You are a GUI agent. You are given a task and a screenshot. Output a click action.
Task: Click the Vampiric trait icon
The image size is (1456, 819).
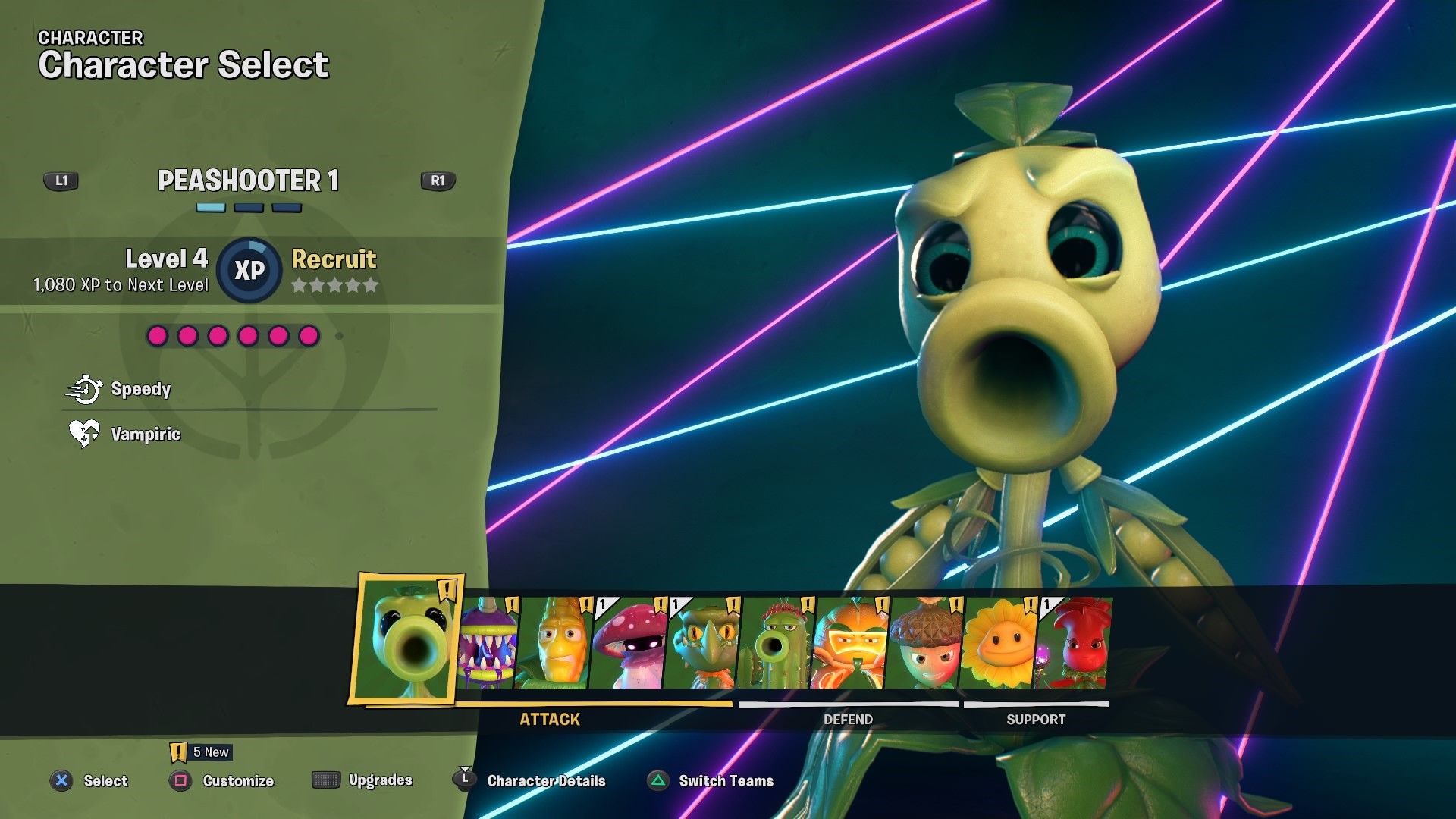(85, 434)
